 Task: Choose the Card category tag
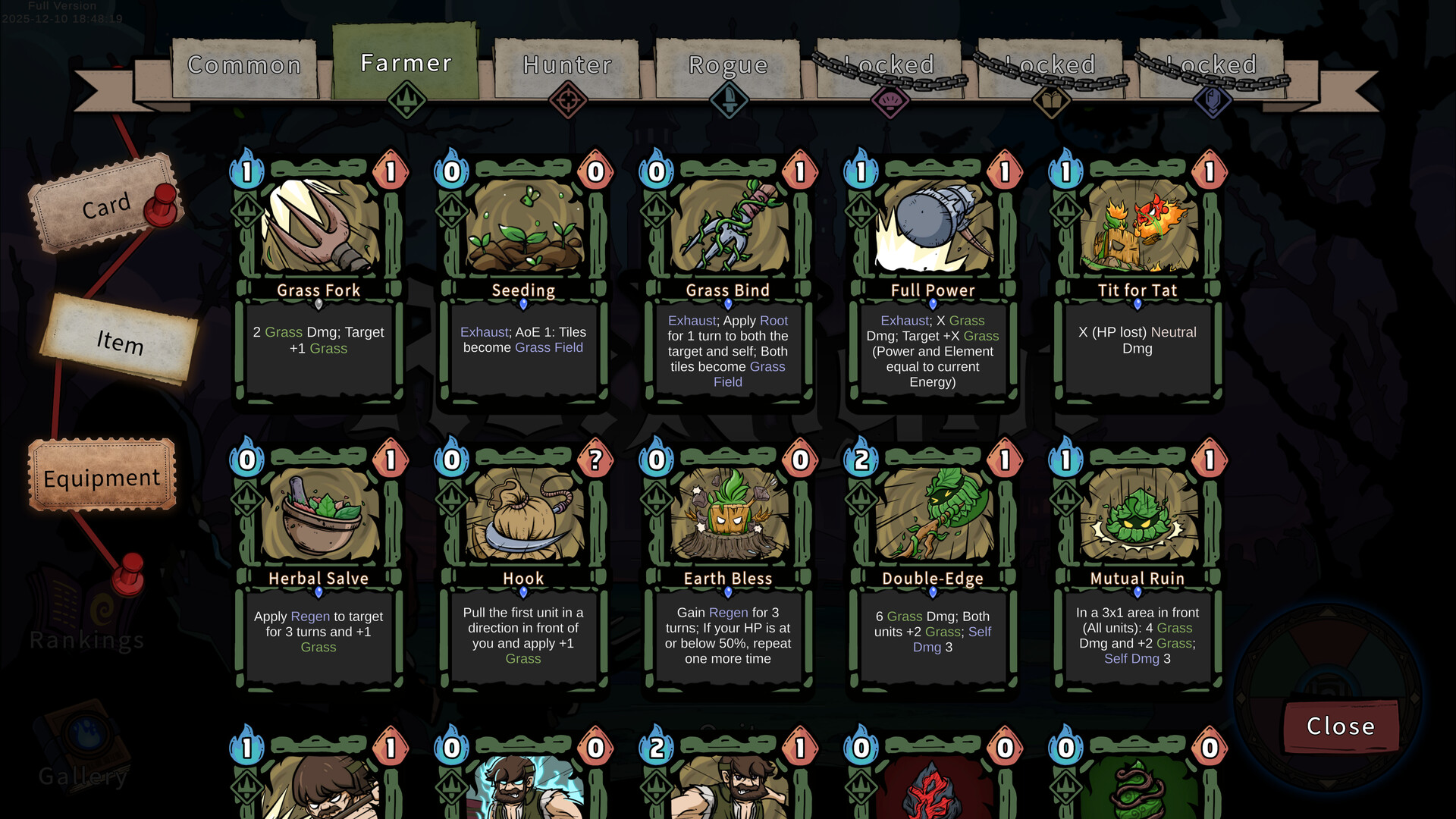pyautogui.click(x=106, y=205)
